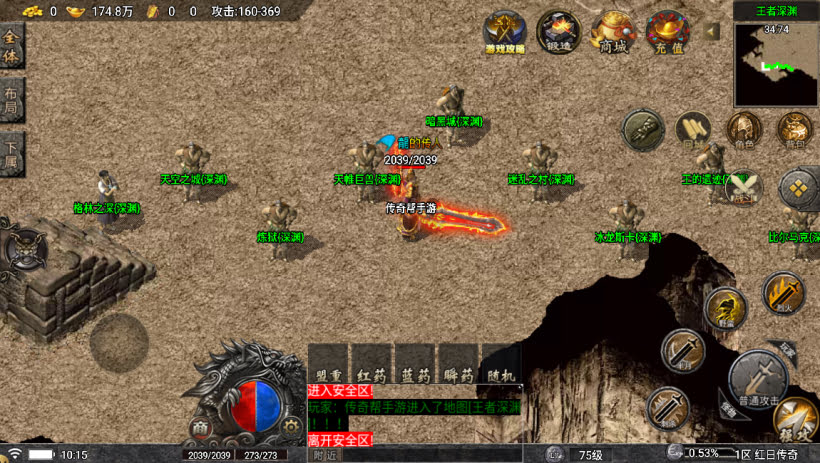820x463 pixels.
Task: Open the 游戏攻略 game guide icon
Action: point(505,32)
